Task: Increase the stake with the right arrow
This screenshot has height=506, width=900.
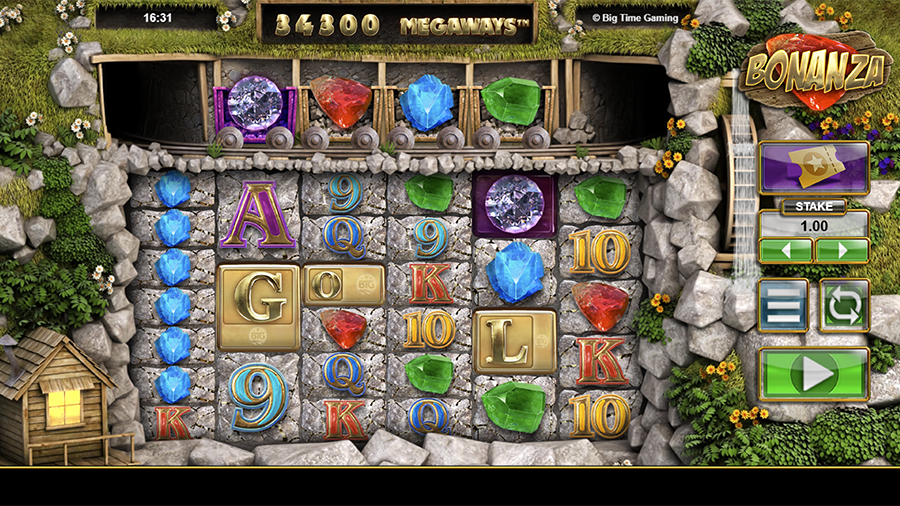Action: pos(842,250)
